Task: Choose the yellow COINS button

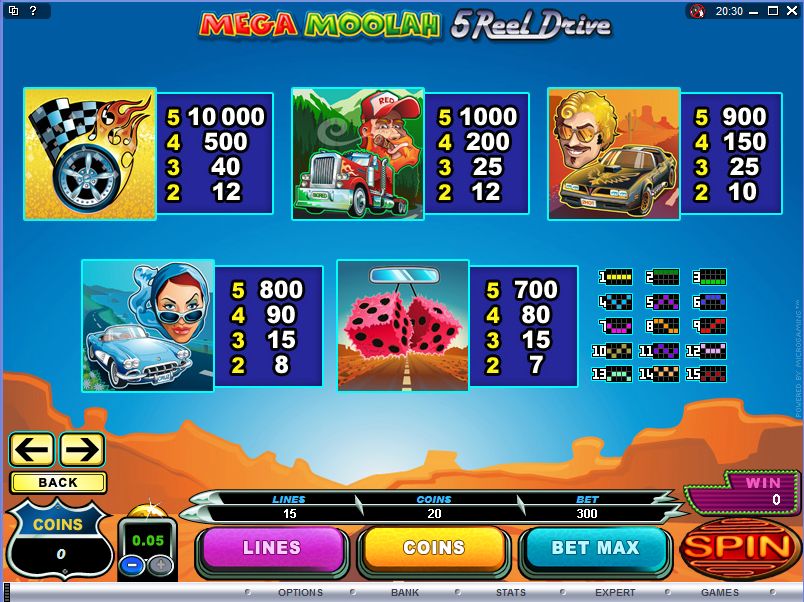Action: click(x=434, y=548)
